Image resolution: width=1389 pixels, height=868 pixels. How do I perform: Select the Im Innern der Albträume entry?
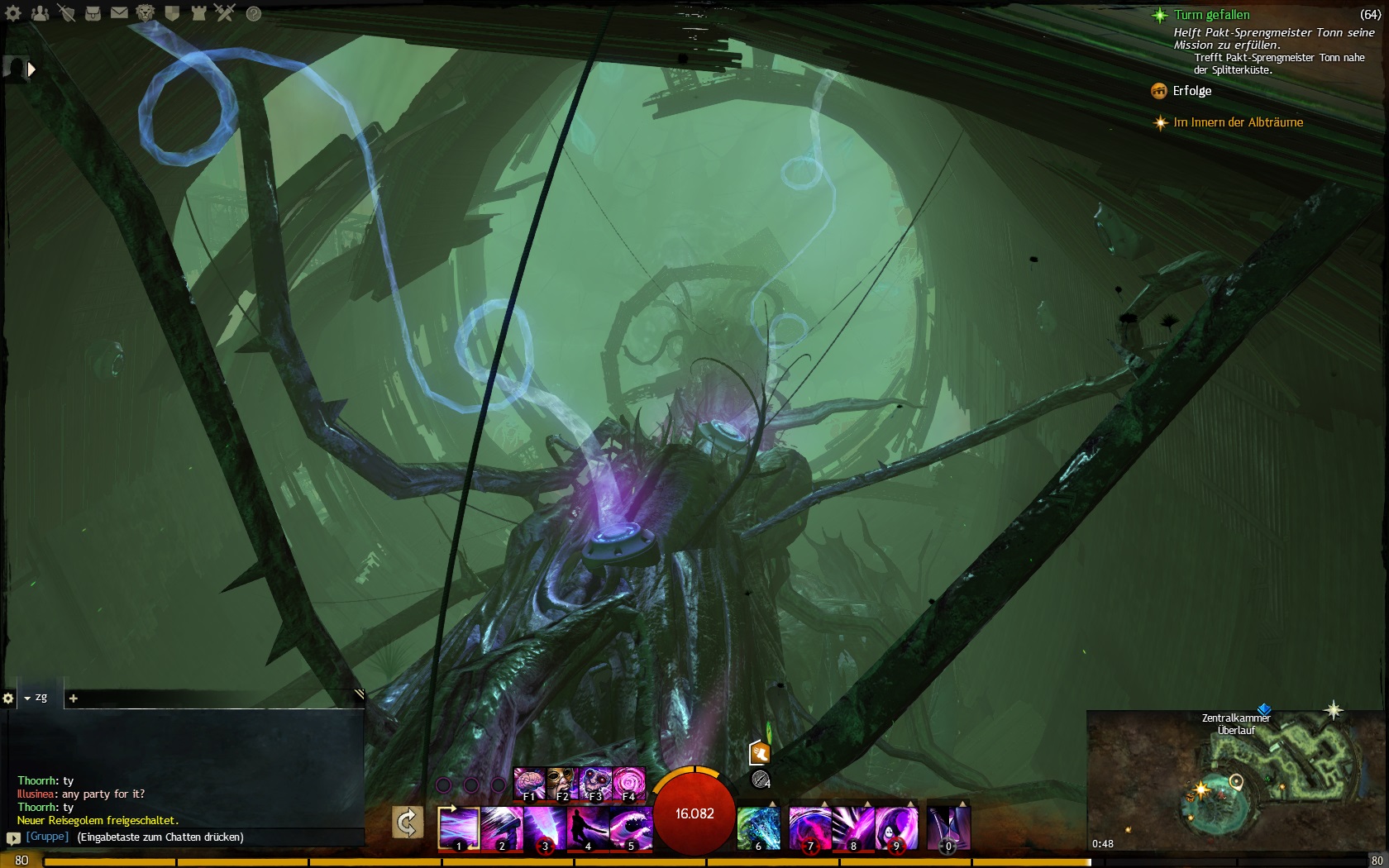pyautogui.click(x=1238, y=122)
